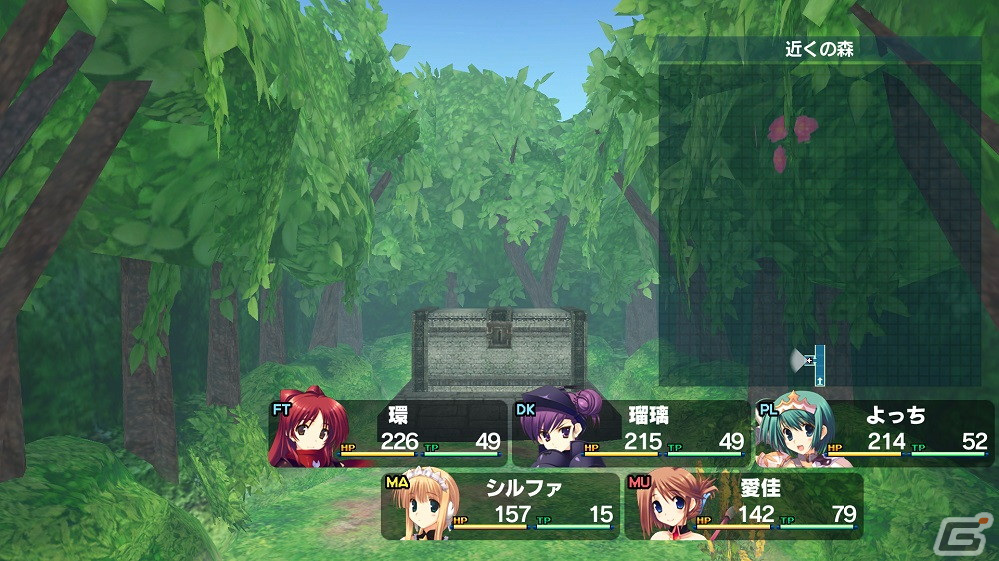Pick 愛佳's character panel
This screenshot has height=561, width=999.
click(x=744, y=506)
